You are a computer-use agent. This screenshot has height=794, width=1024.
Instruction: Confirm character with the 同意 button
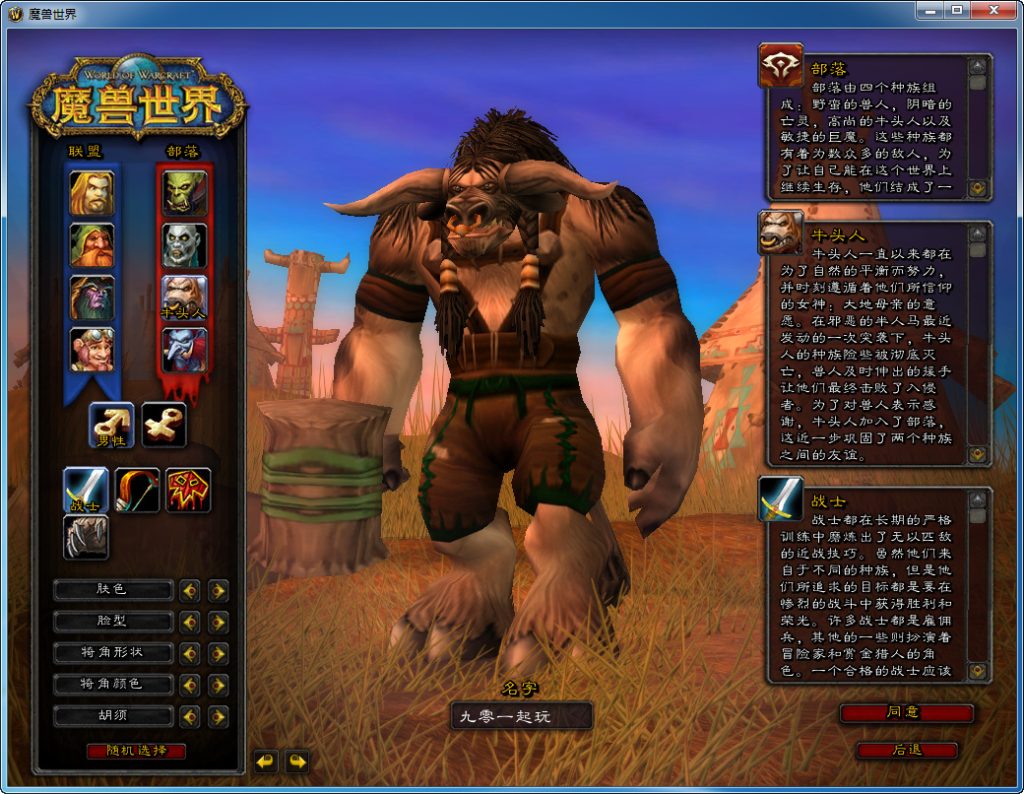click(906, 713)
